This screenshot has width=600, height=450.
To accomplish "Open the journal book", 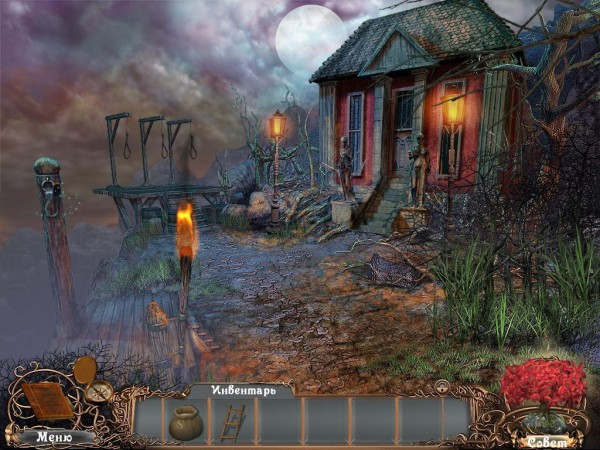I will pyautogui.click(x=47, y=401).
